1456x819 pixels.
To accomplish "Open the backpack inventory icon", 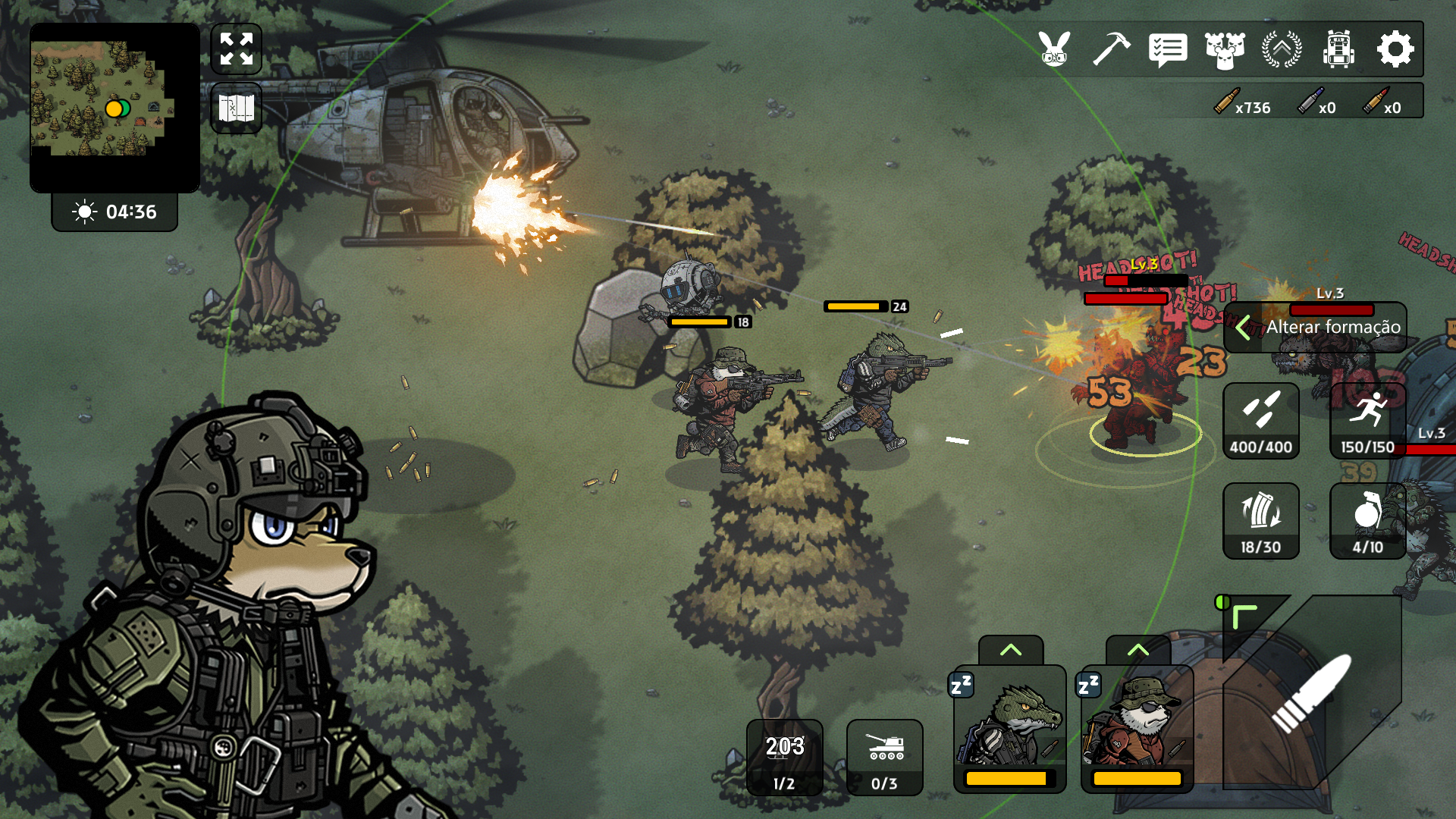I will pyautogui.click(x=1339, y=50).
